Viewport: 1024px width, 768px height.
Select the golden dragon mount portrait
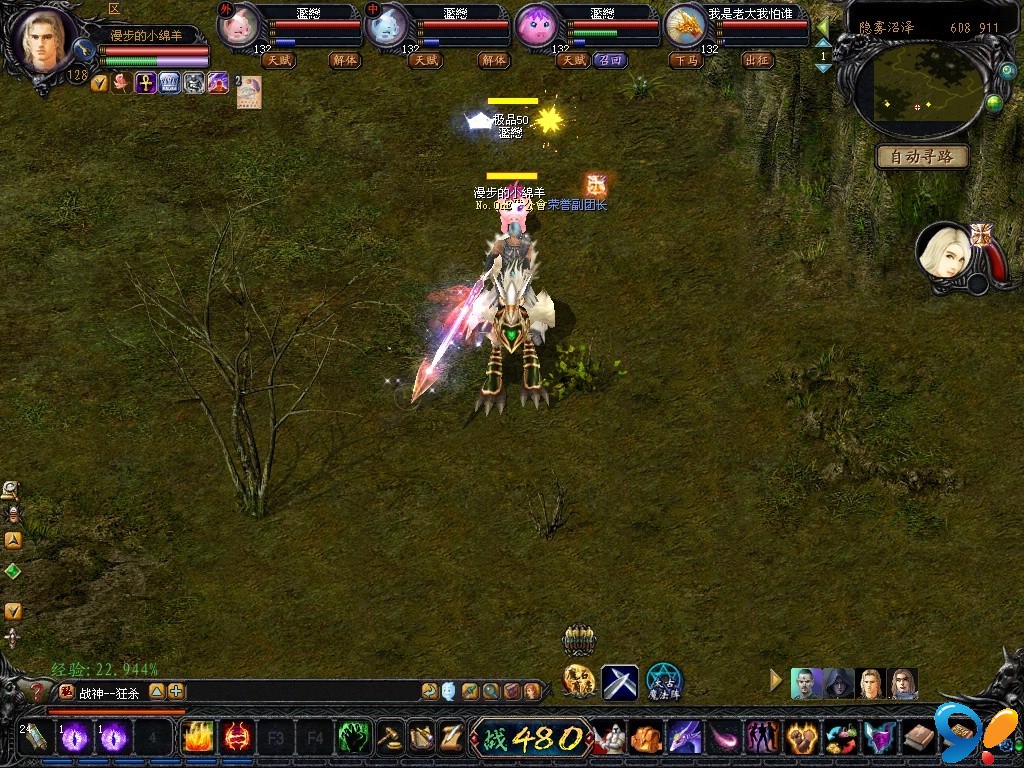686,25
